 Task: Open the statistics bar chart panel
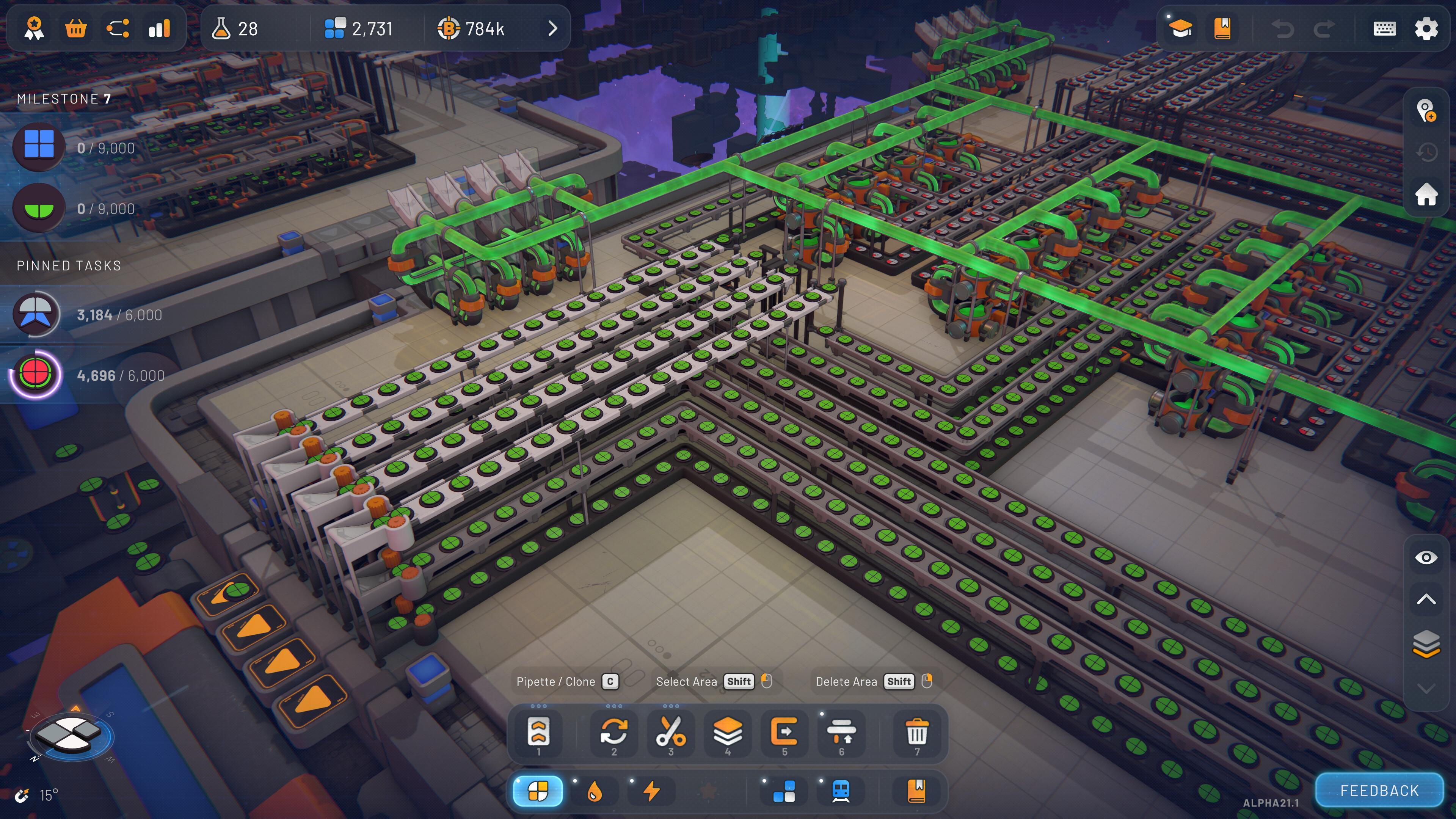pyautogui.click(x=159, y=29)
